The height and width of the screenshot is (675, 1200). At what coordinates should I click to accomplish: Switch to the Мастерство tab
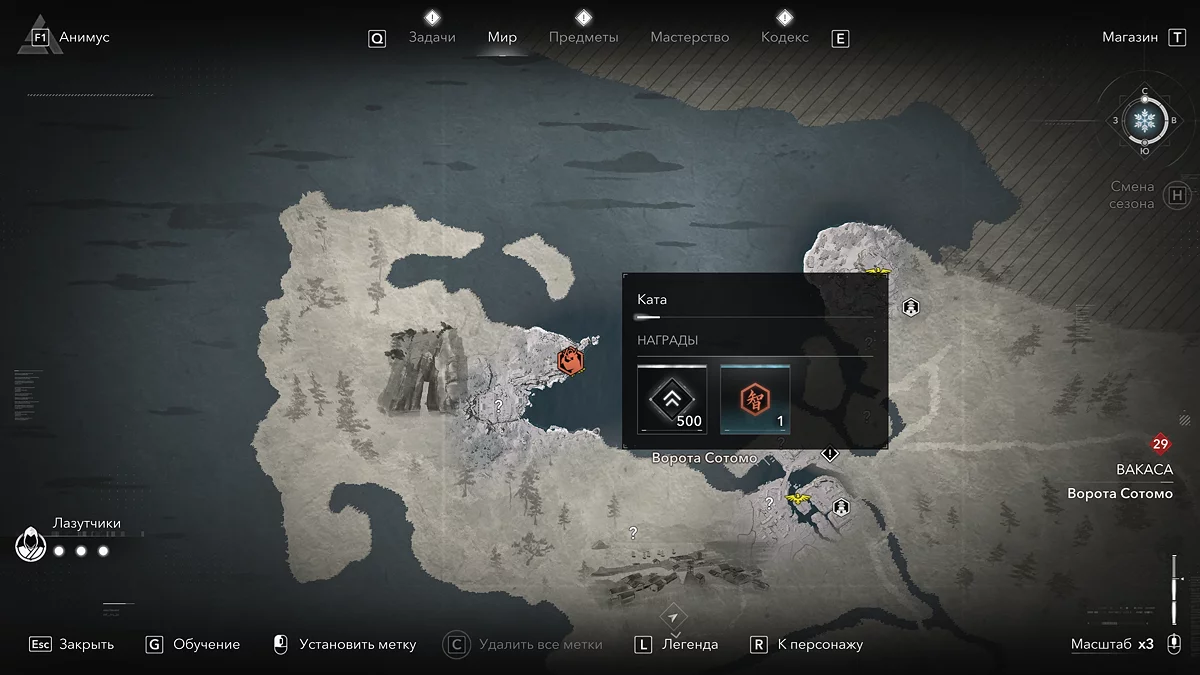690,37
